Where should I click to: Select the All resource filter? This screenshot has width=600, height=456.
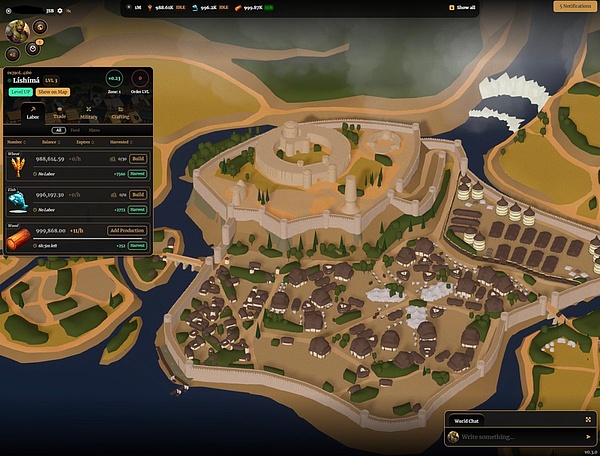(x=59, y=130)
